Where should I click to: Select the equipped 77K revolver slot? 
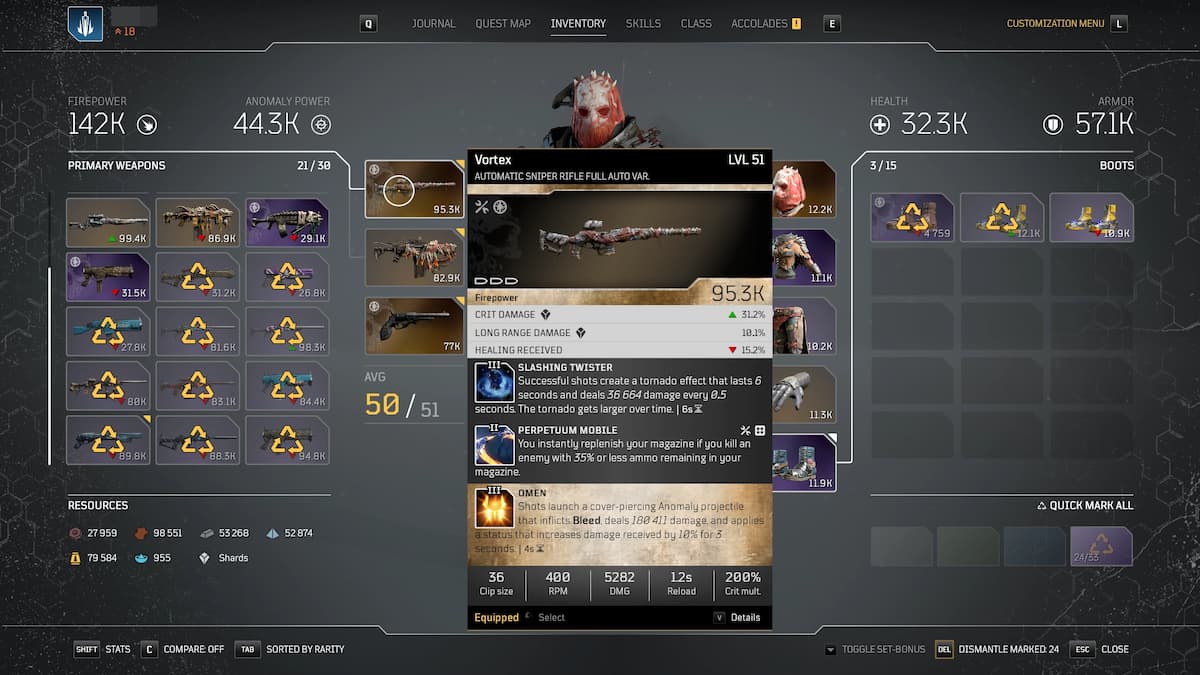(x=415, y=326)
